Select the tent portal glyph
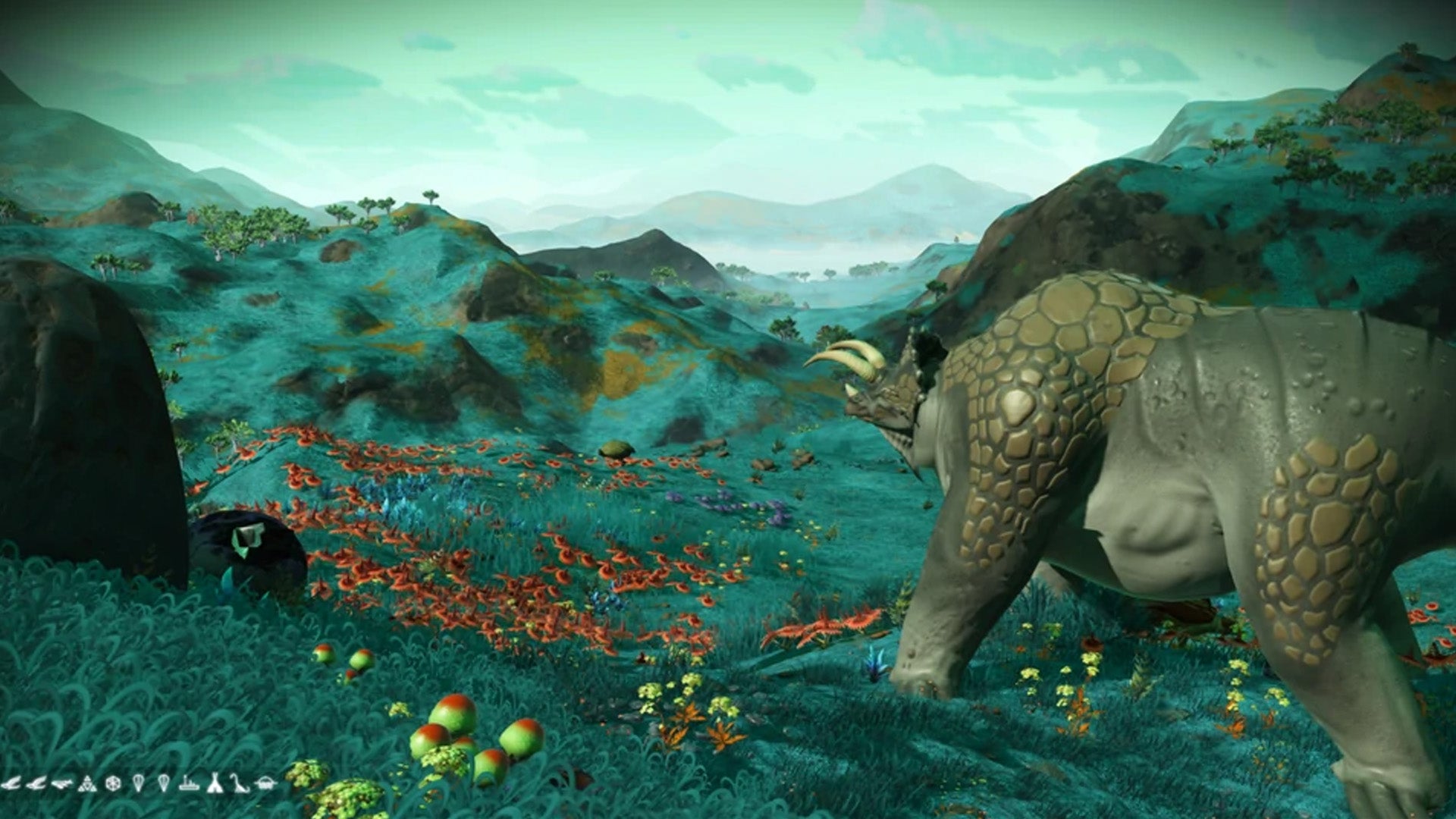The width and height of the screenshot is (1456, 819). (215, 783)
